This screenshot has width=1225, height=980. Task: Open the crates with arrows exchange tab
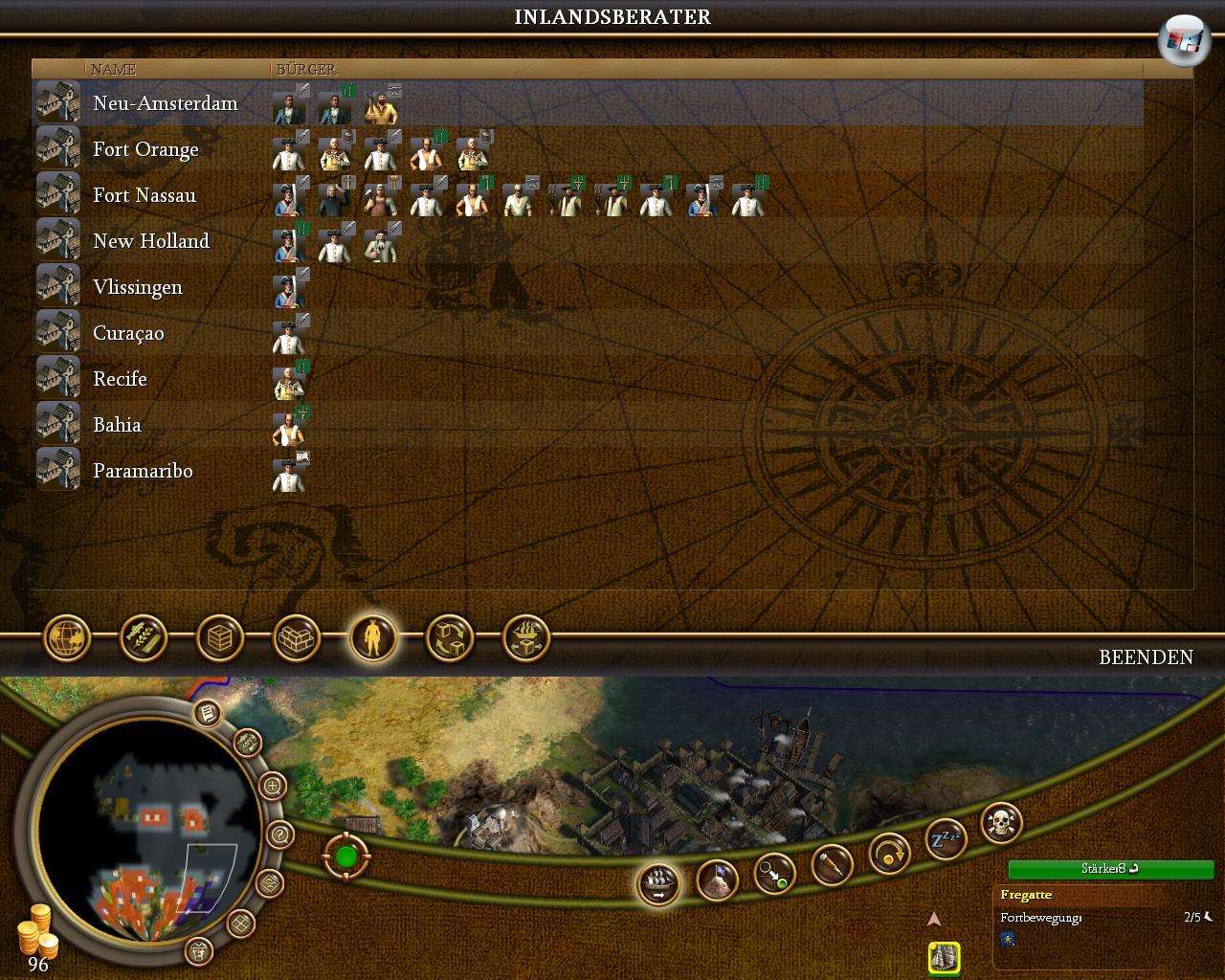click(x=450, y=637)
